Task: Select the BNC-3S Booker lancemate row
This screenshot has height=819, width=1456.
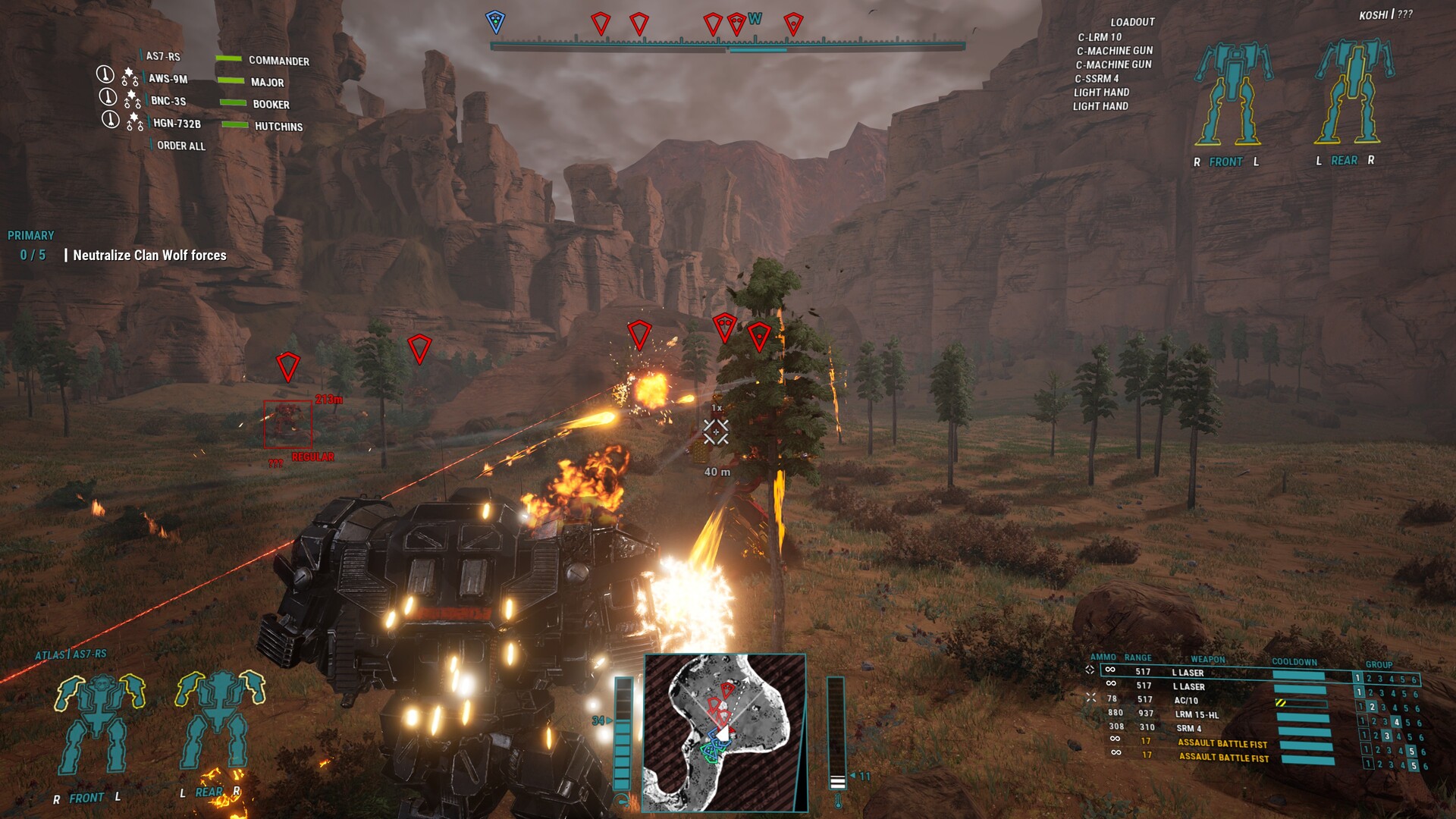Action: 216,102
